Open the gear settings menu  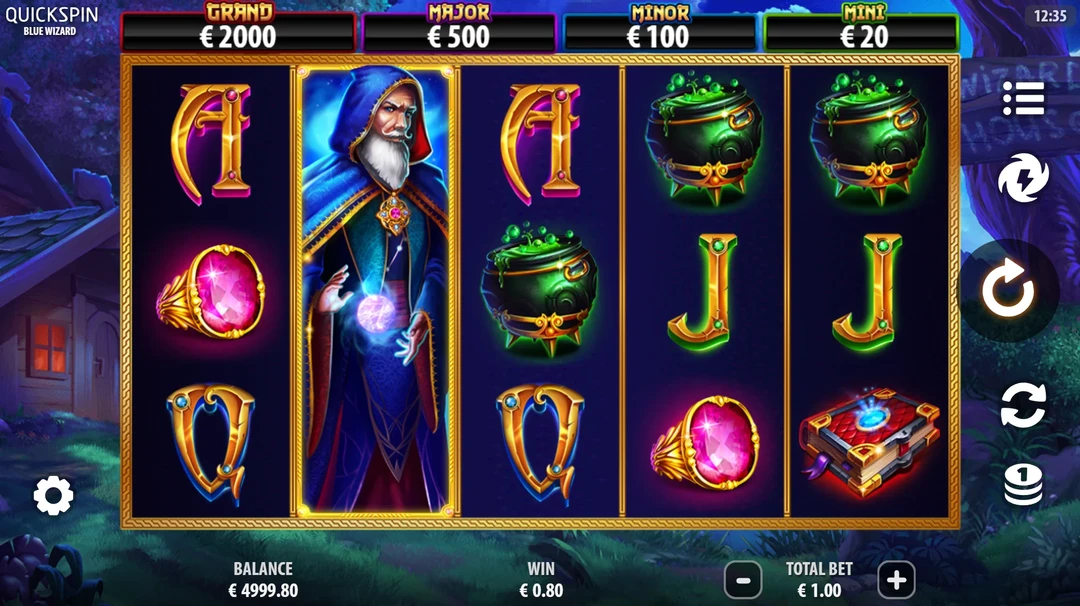[x=53, y=495]
